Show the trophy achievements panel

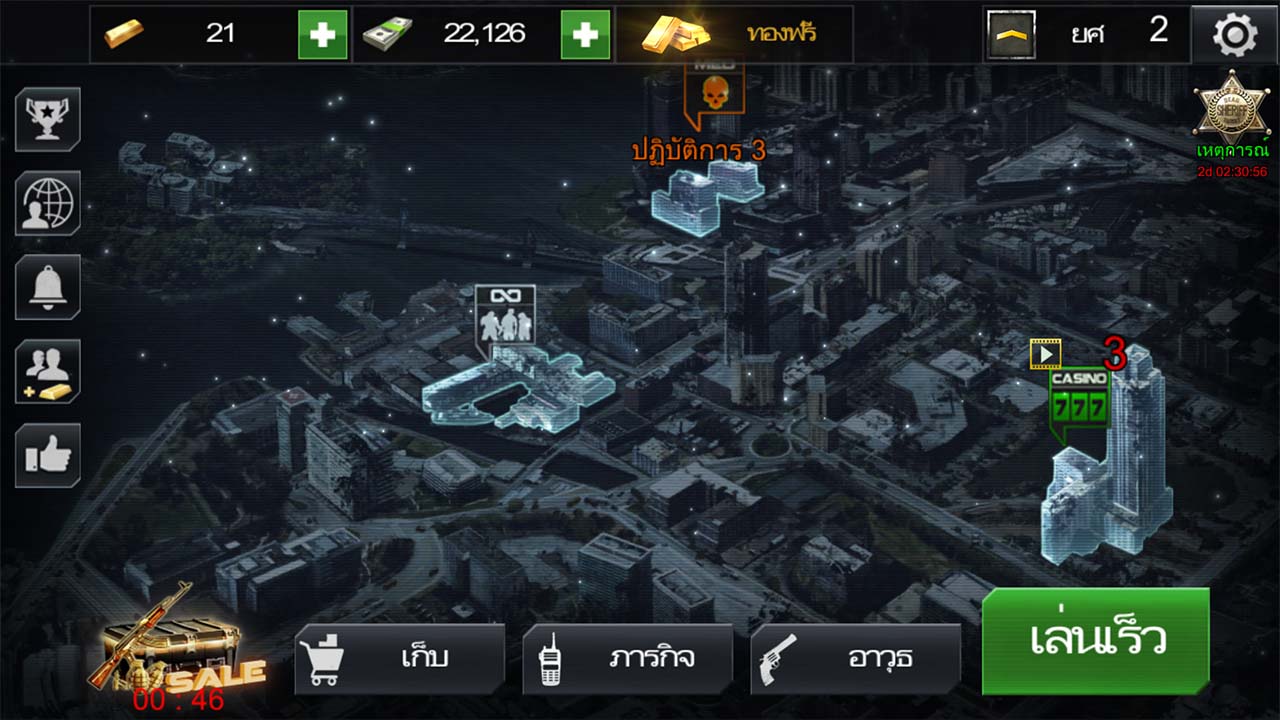click(x=48, y=119)
